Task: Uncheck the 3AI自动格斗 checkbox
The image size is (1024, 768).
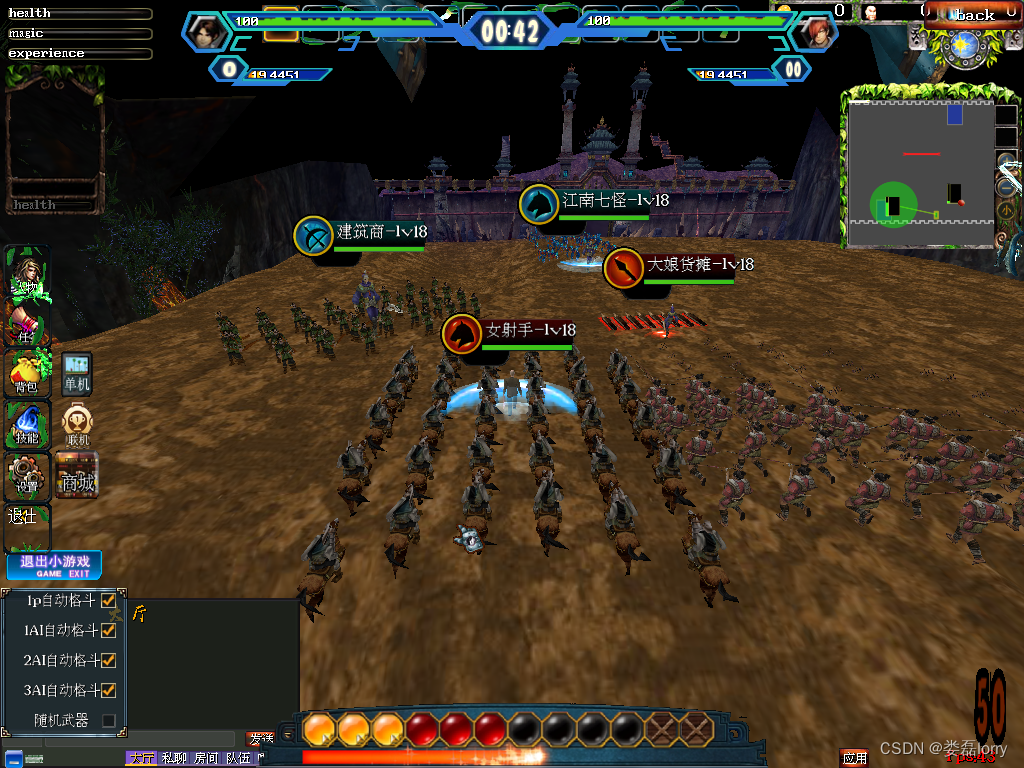Action: [108, 690]
